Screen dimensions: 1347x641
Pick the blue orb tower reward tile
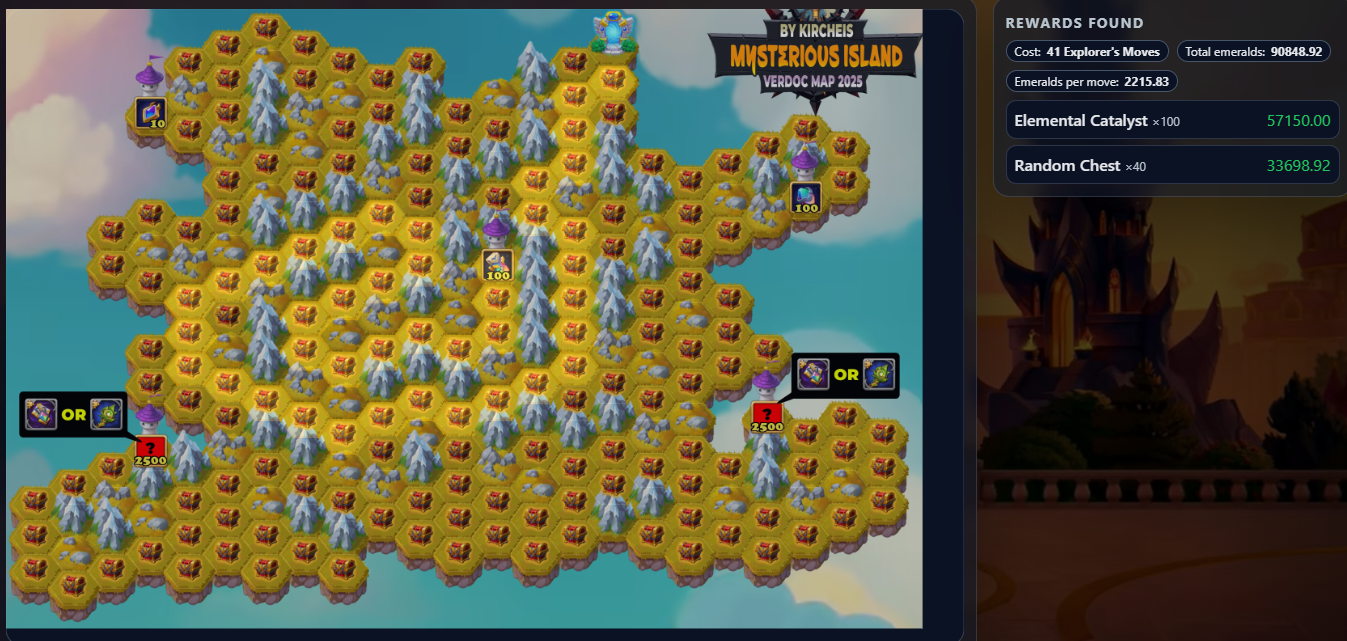pyautogui.click(x=805, y=197)
